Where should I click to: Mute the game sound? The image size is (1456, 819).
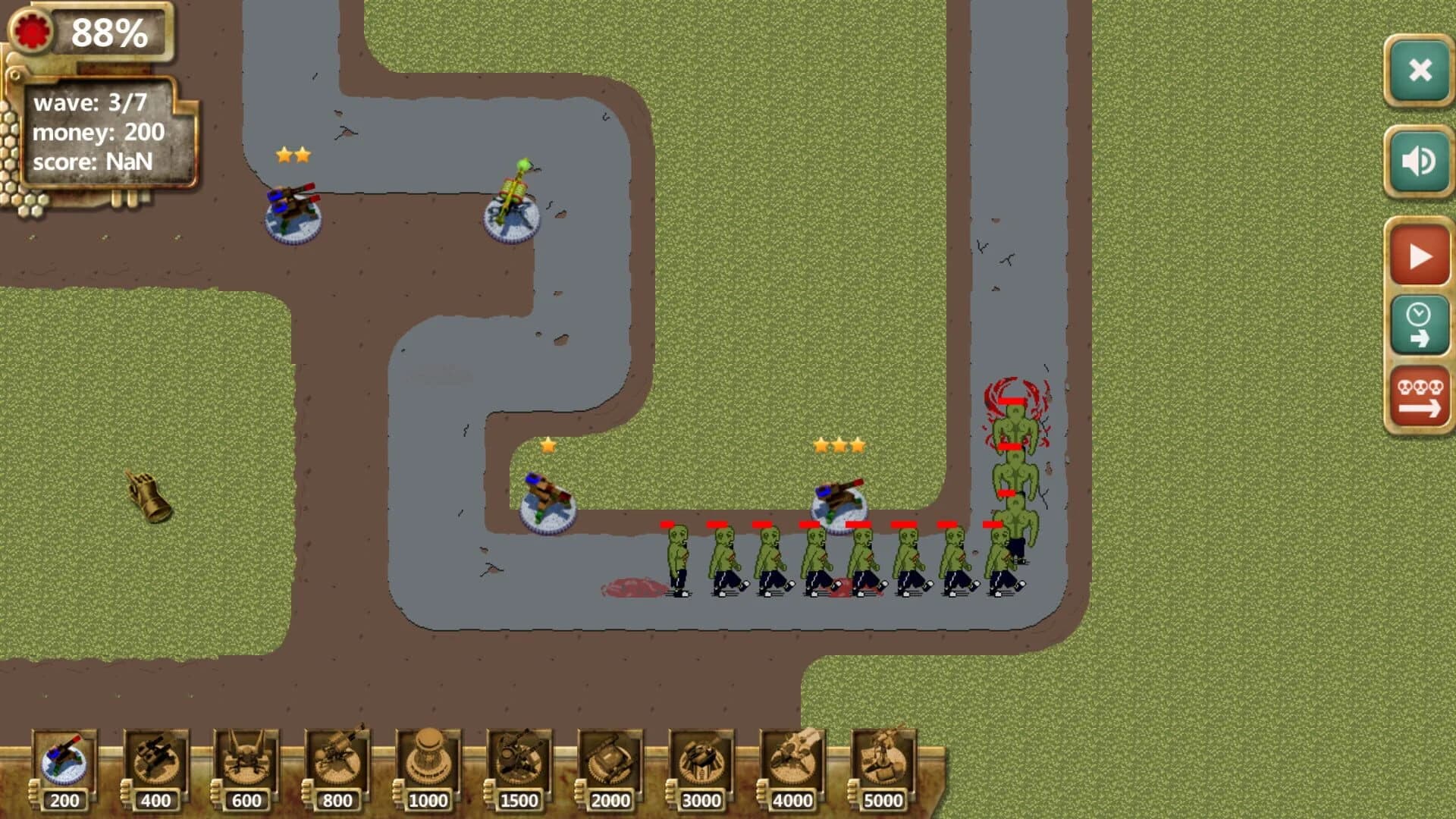[1417, 158]
